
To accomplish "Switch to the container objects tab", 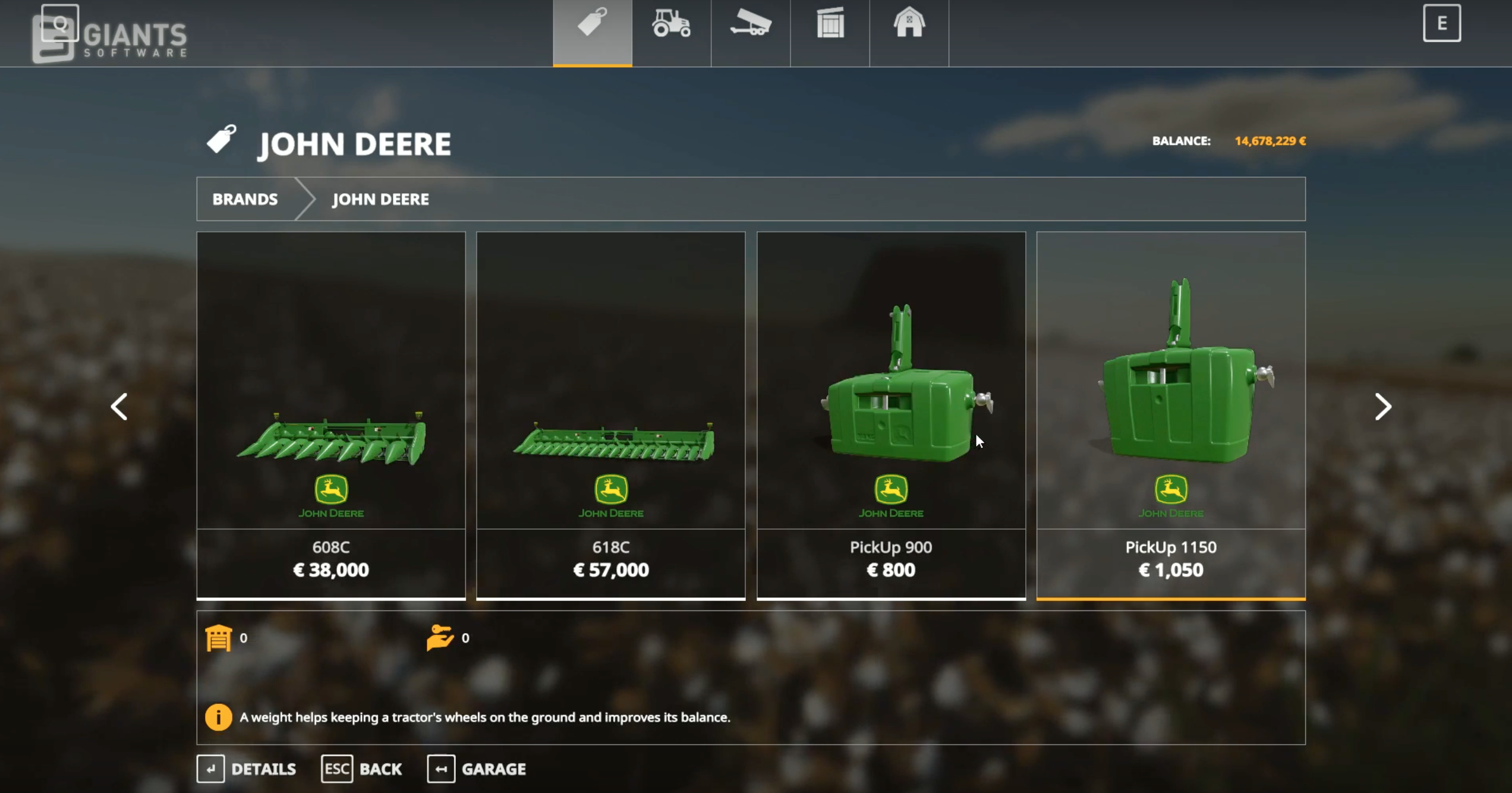I will pos(830,24).
